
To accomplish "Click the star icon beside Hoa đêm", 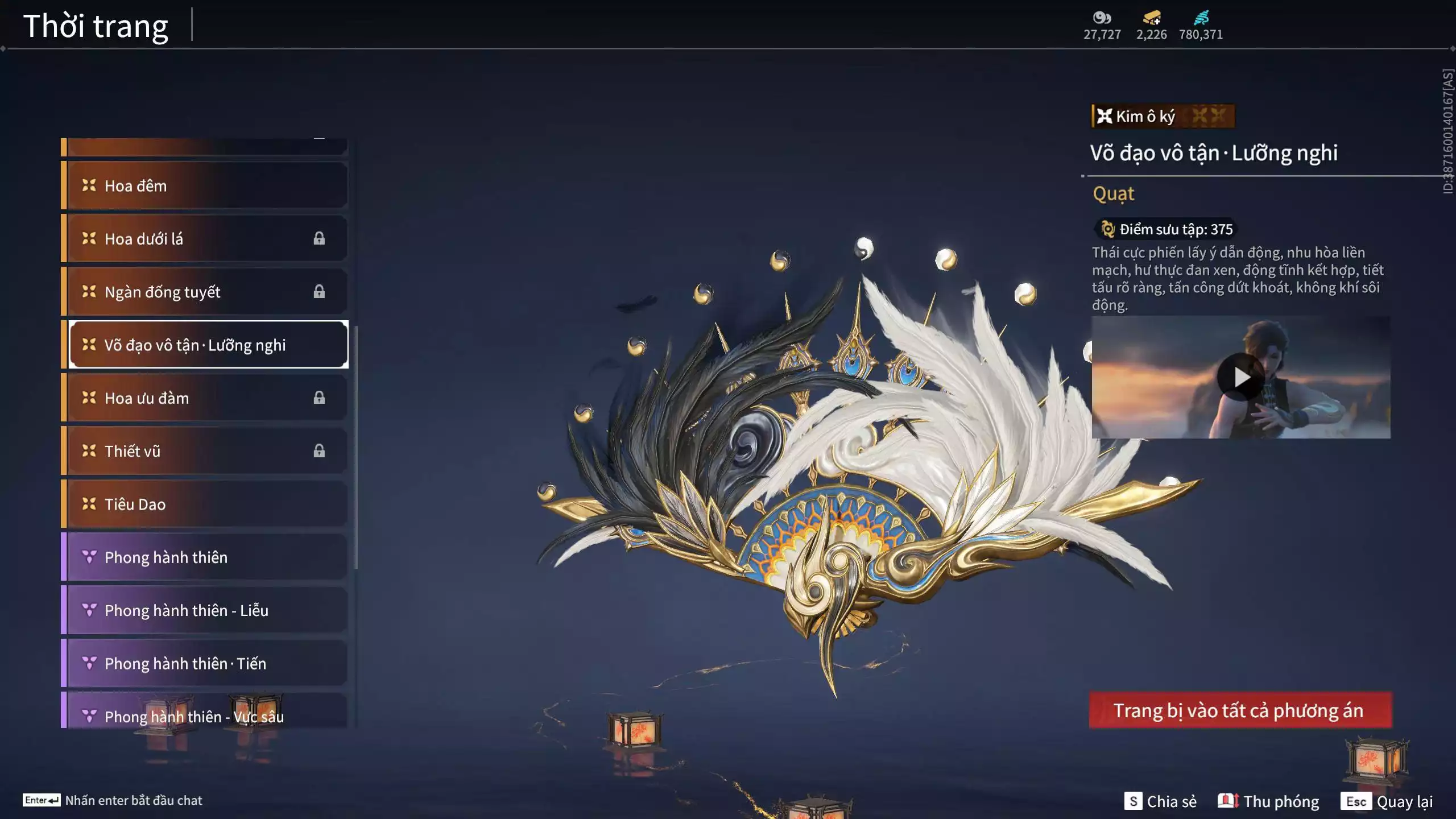I will [88, 185].
